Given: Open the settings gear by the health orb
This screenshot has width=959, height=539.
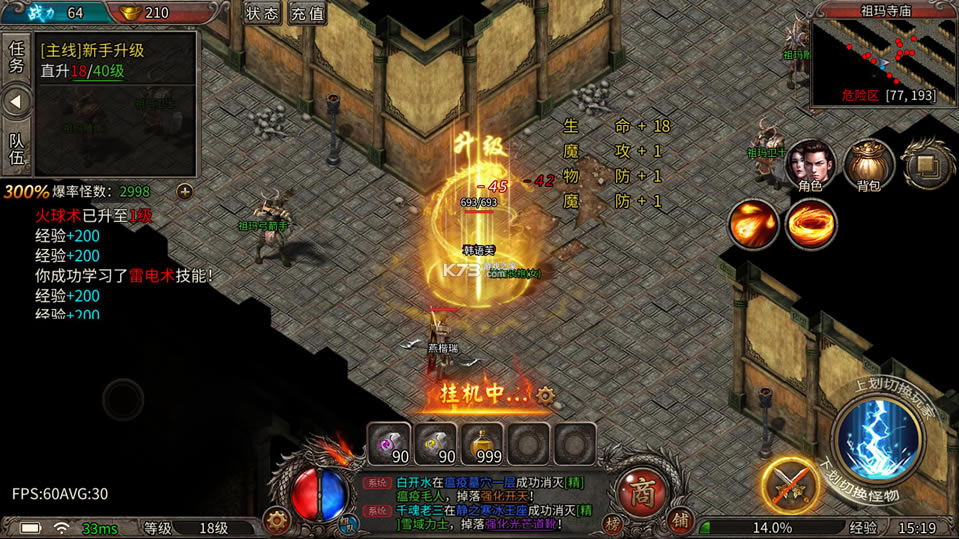Looking at the screenshot, I should click(277, 521).
